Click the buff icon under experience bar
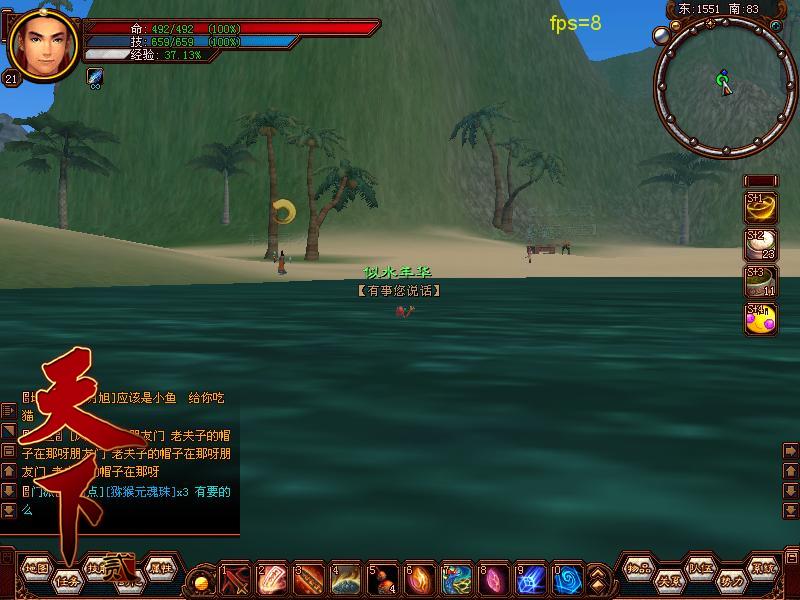Image resolution: width=800 pixels, height=600 pixels. pos(95,76)
